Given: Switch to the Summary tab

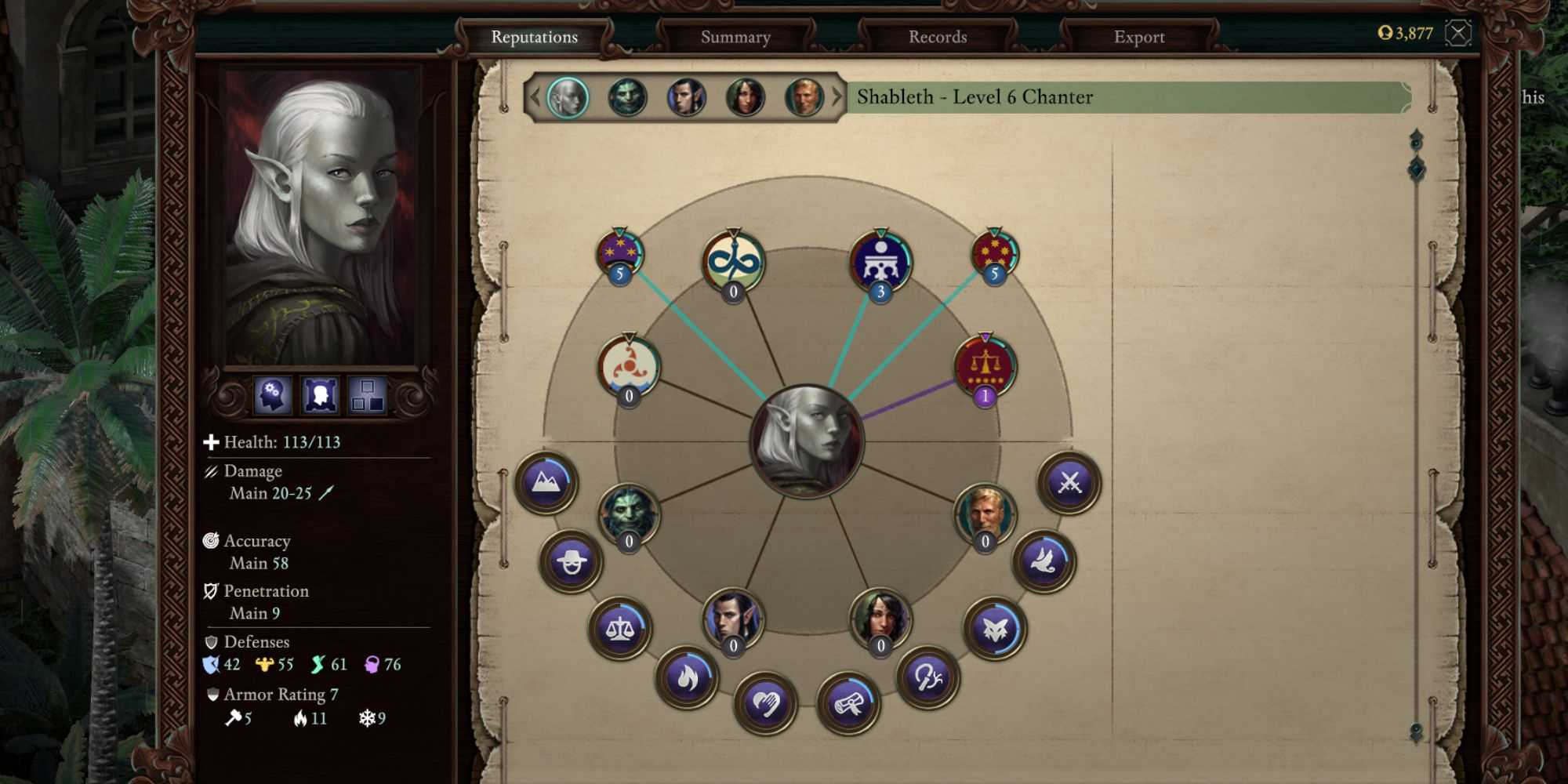Looking at the screenshot, I should pyautogui.click(x=735, y=37).
